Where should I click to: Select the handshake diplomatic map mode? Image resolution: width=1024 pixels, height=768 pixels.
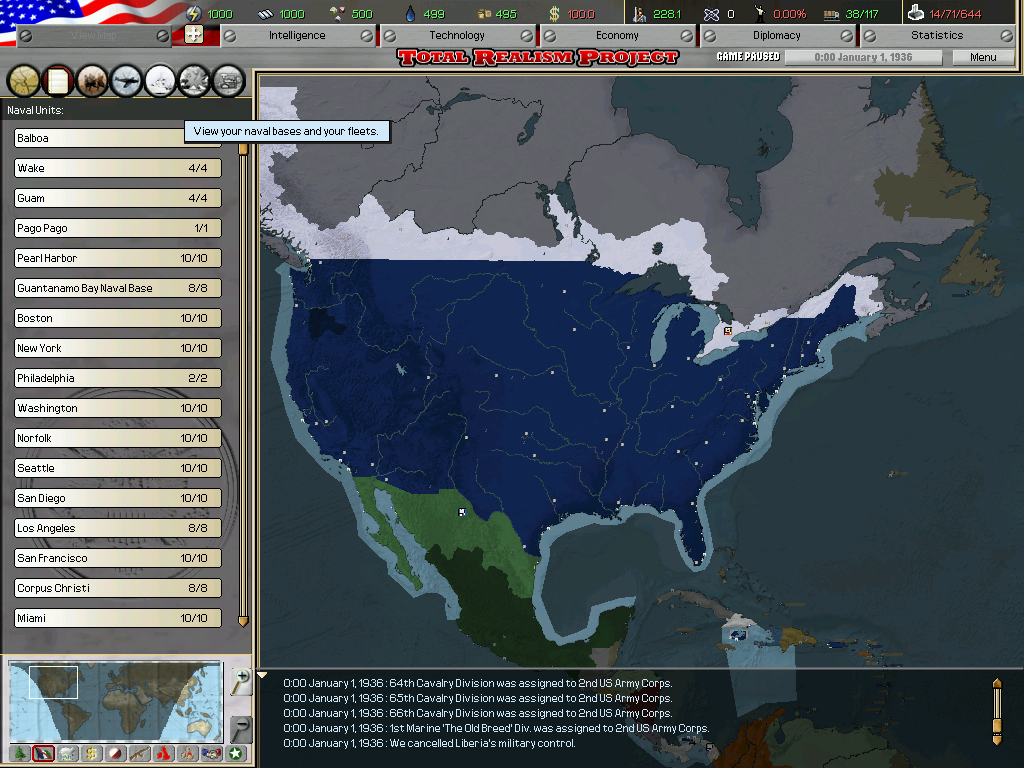tap(211, 754)
